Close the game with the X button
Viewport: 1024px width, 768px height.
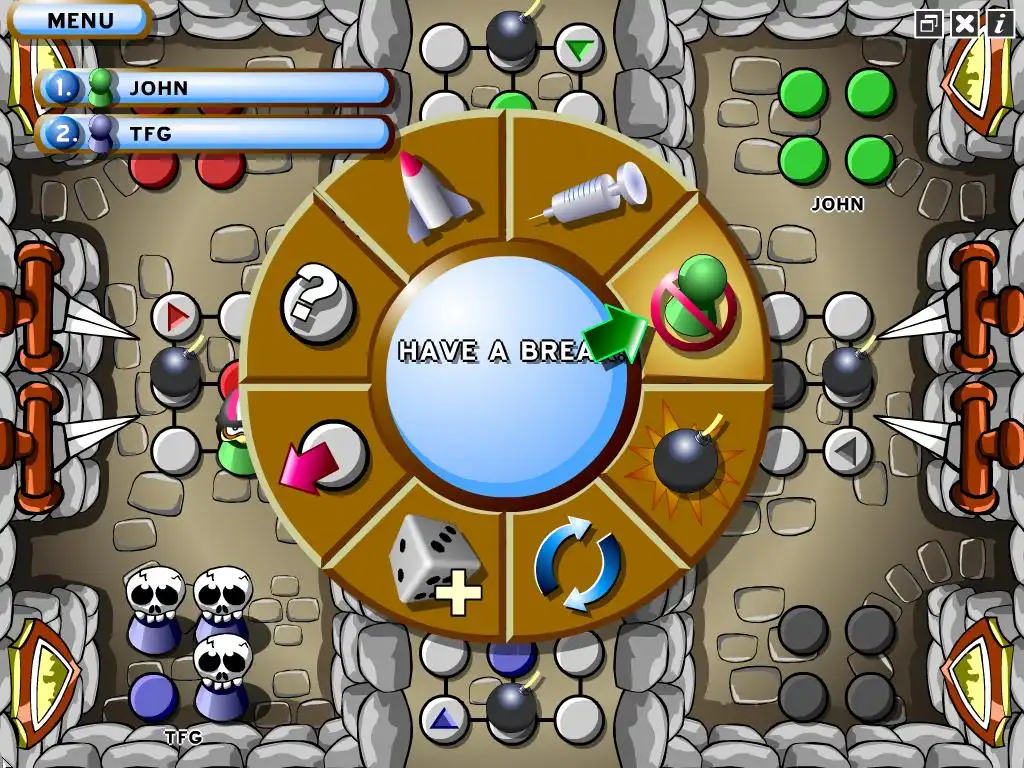tap(964, 23)
